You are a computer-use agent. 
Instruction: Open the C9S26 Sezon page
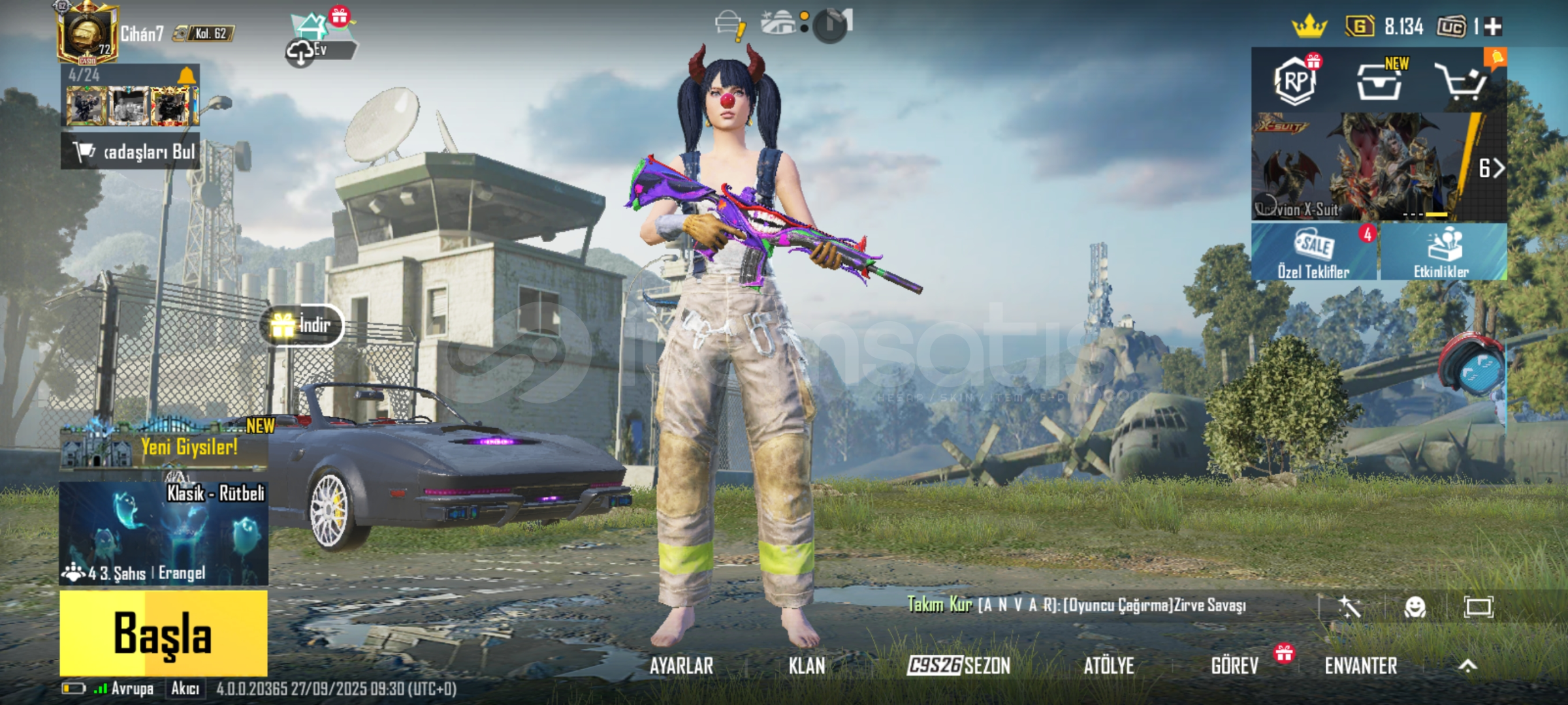tap(959, 666)
